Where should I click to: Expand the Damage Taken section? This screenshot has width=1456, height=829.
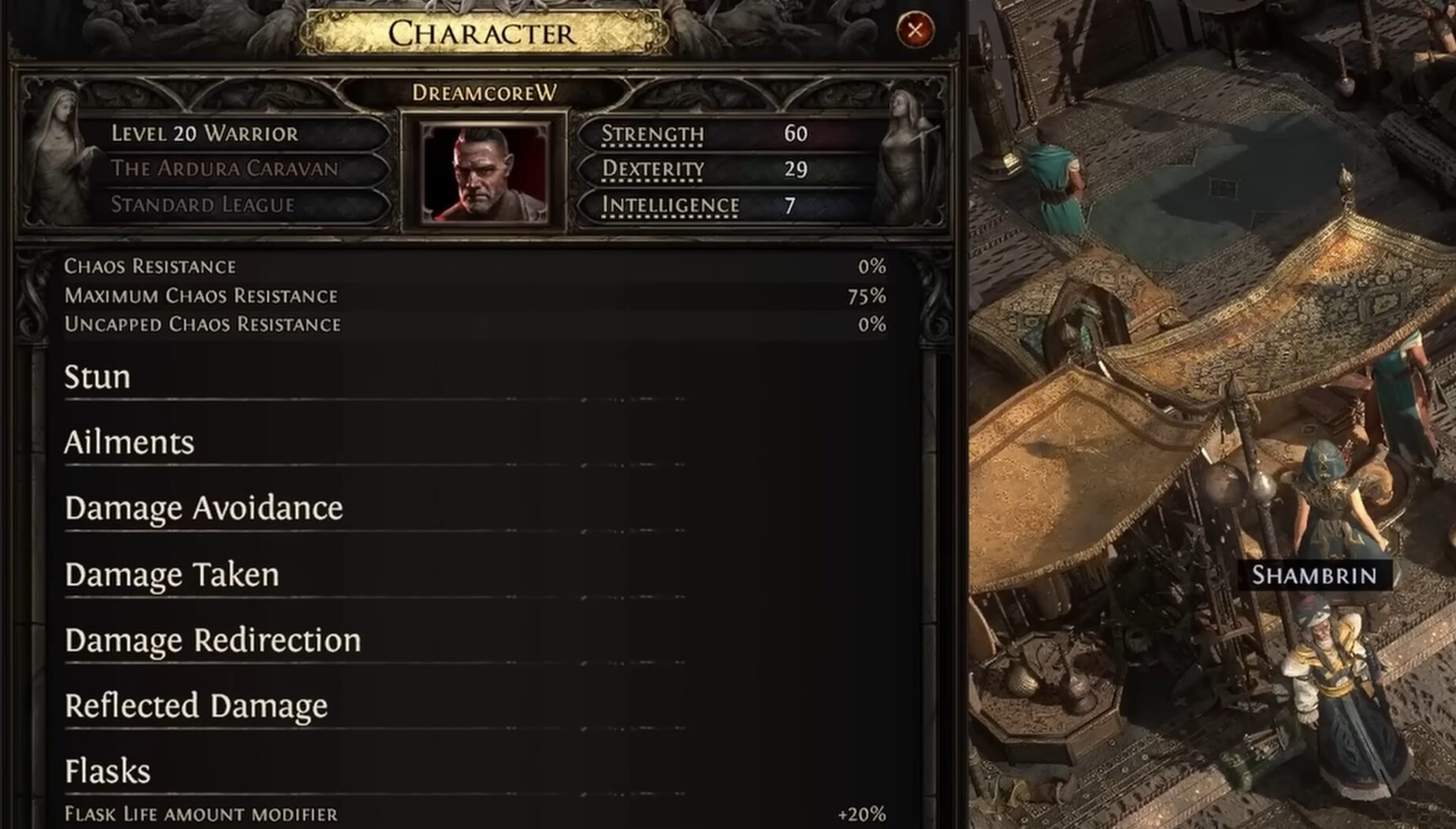172,574
